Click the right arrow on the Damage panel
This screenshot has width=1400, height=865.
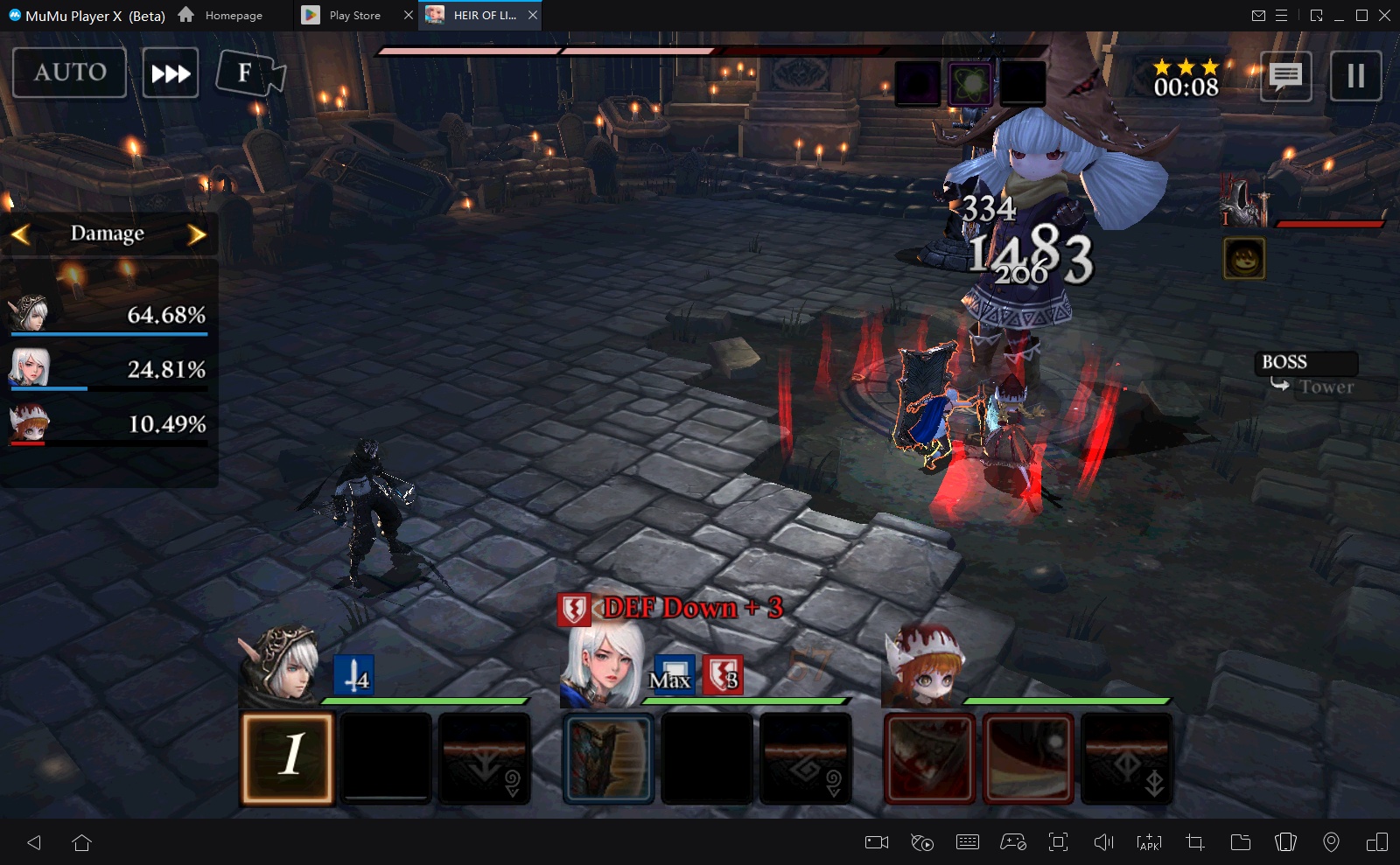(x=198, y=234)
